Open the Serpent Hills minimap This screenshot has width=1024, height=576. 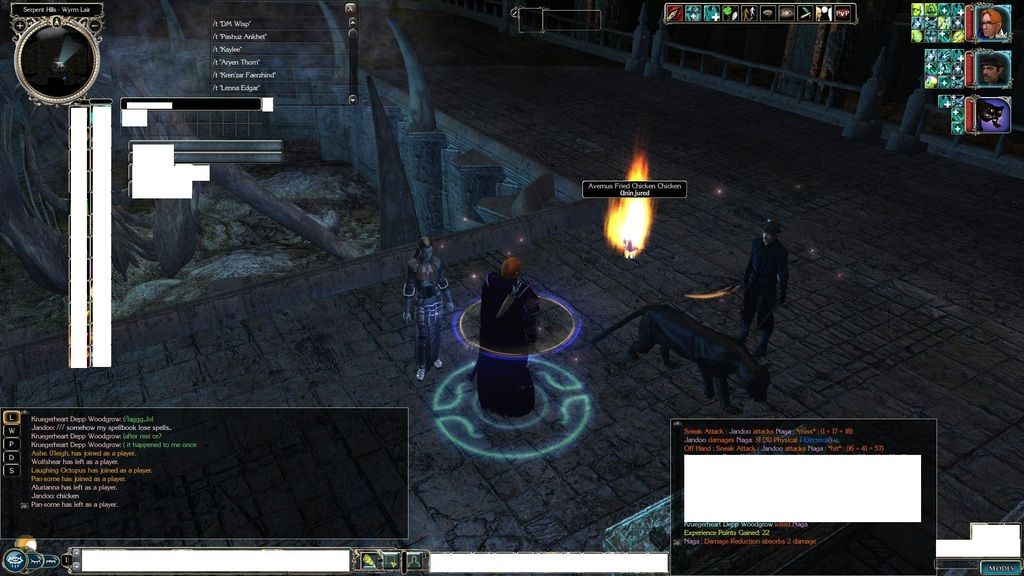pyautogui.click(x=57, y=61)
